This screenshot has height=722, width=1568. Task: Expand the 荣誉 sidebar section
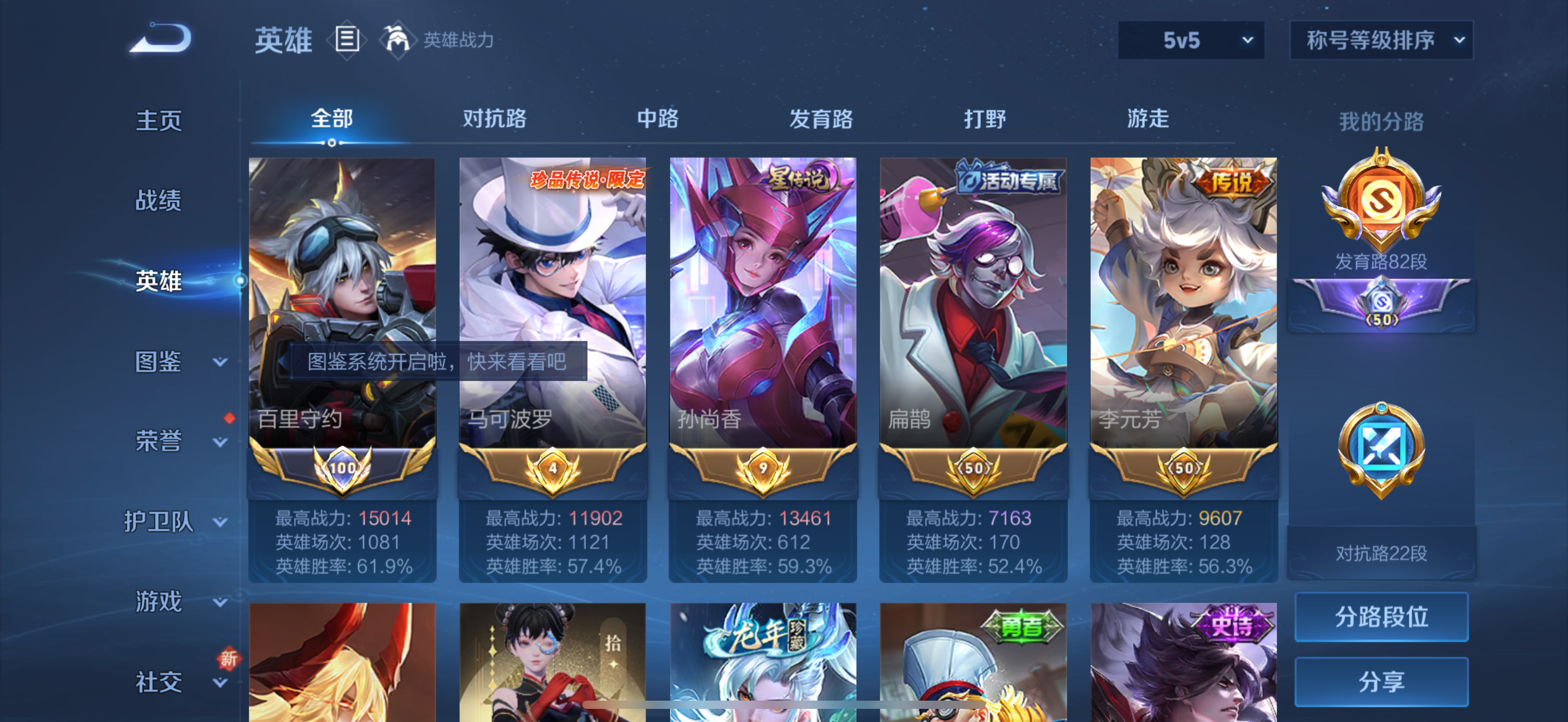(x=171, y=442)
